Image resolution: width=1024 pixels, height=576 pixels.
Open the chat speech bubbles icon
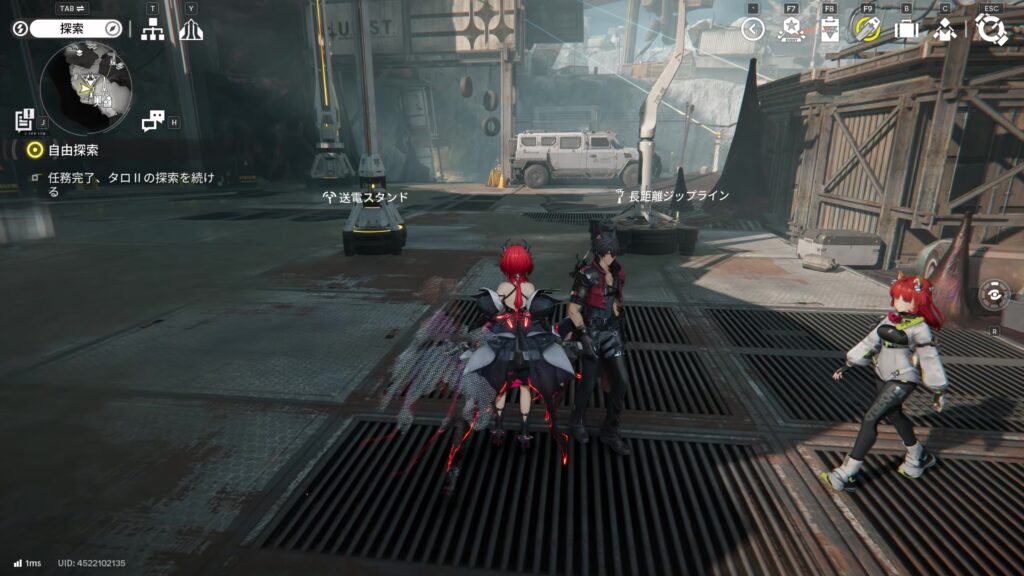coord(152,121)
